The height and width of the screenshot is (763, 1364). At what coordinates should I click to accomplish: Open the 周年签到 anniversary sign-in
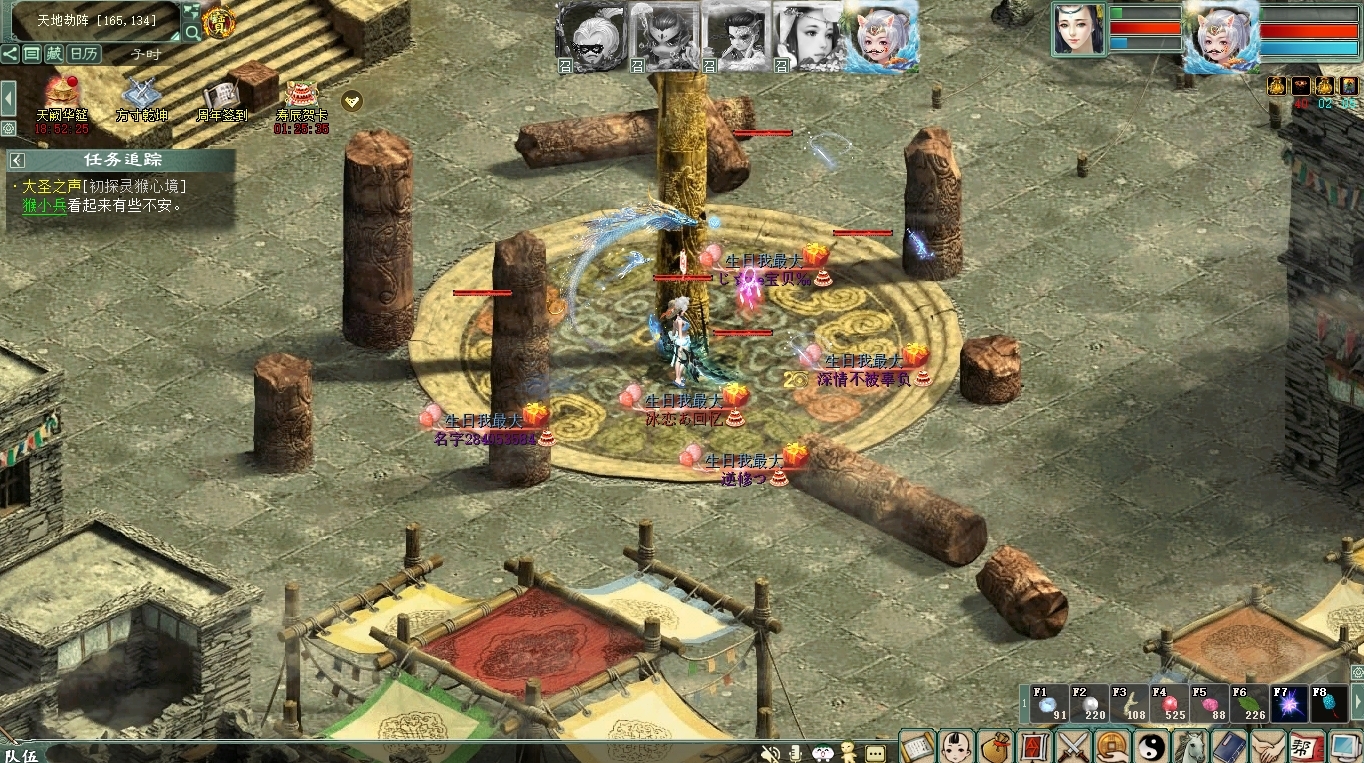[x=221, y=95]
